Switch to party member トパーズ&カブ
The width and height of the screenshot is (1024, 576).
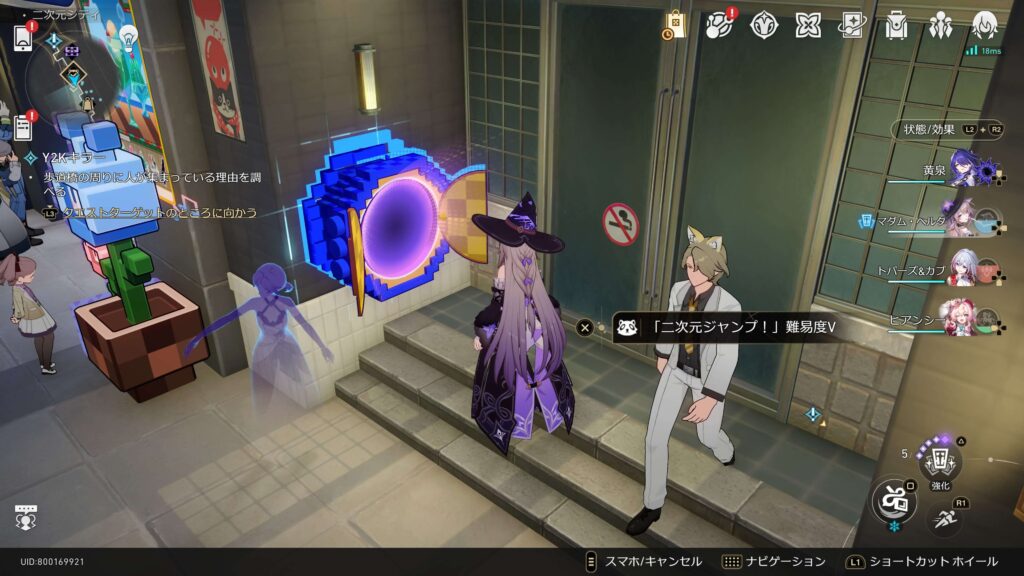click(x=966, y=268)
